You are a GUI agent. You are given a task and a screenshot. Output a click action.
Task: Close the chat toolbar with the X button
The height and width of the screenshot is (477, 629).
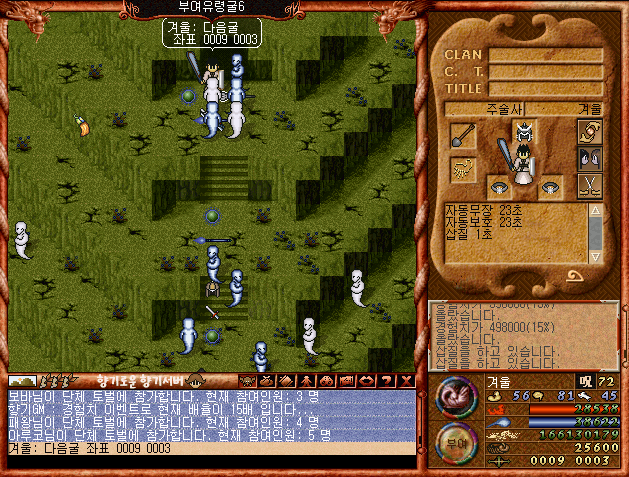[406, 381]
